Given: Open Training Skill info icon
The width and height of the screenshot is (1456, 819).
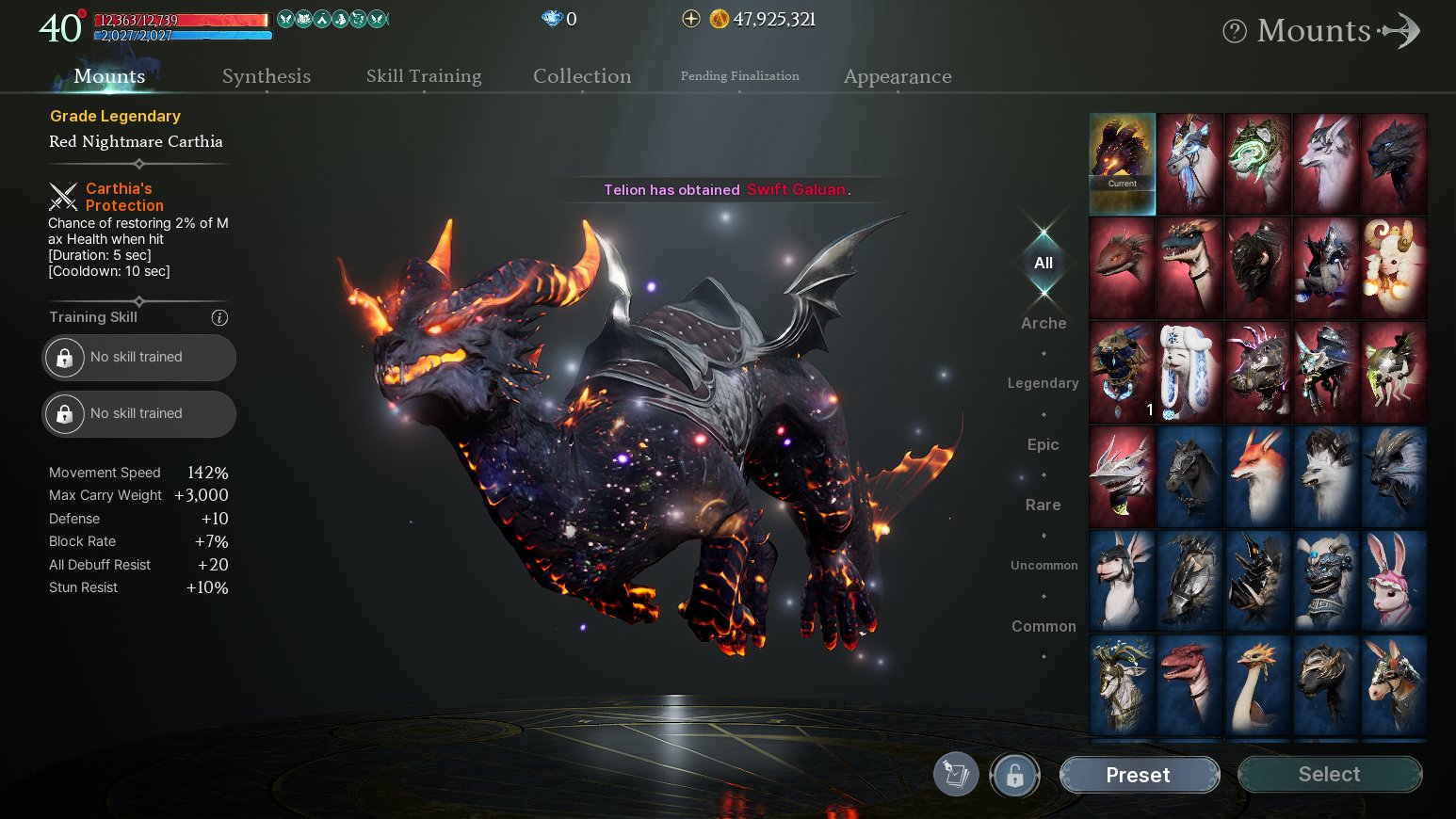Looking at the screenshot, I should (219, 318).
